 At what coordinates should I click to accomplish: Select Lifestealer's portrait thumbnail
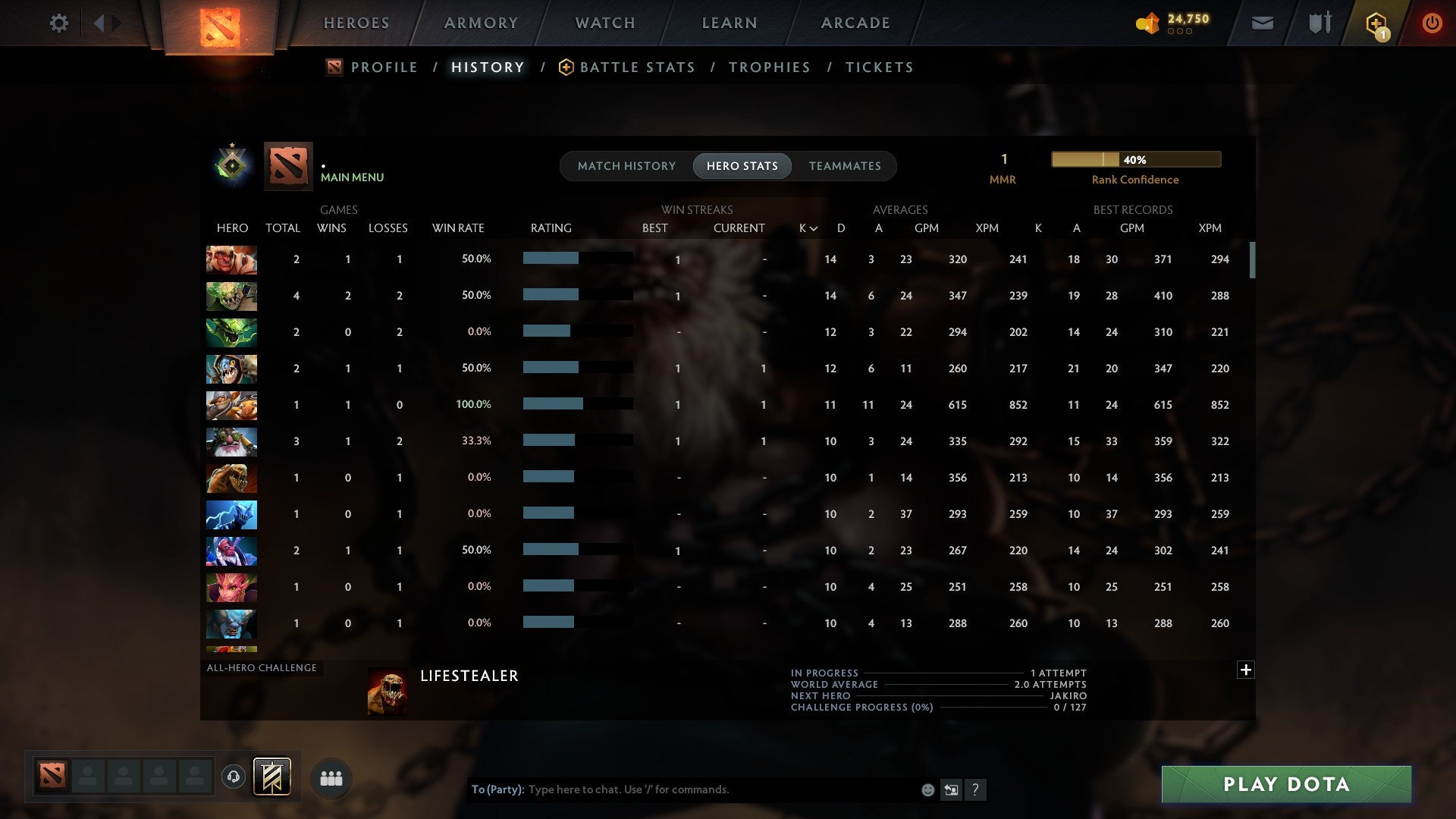[x=388, y=691]
